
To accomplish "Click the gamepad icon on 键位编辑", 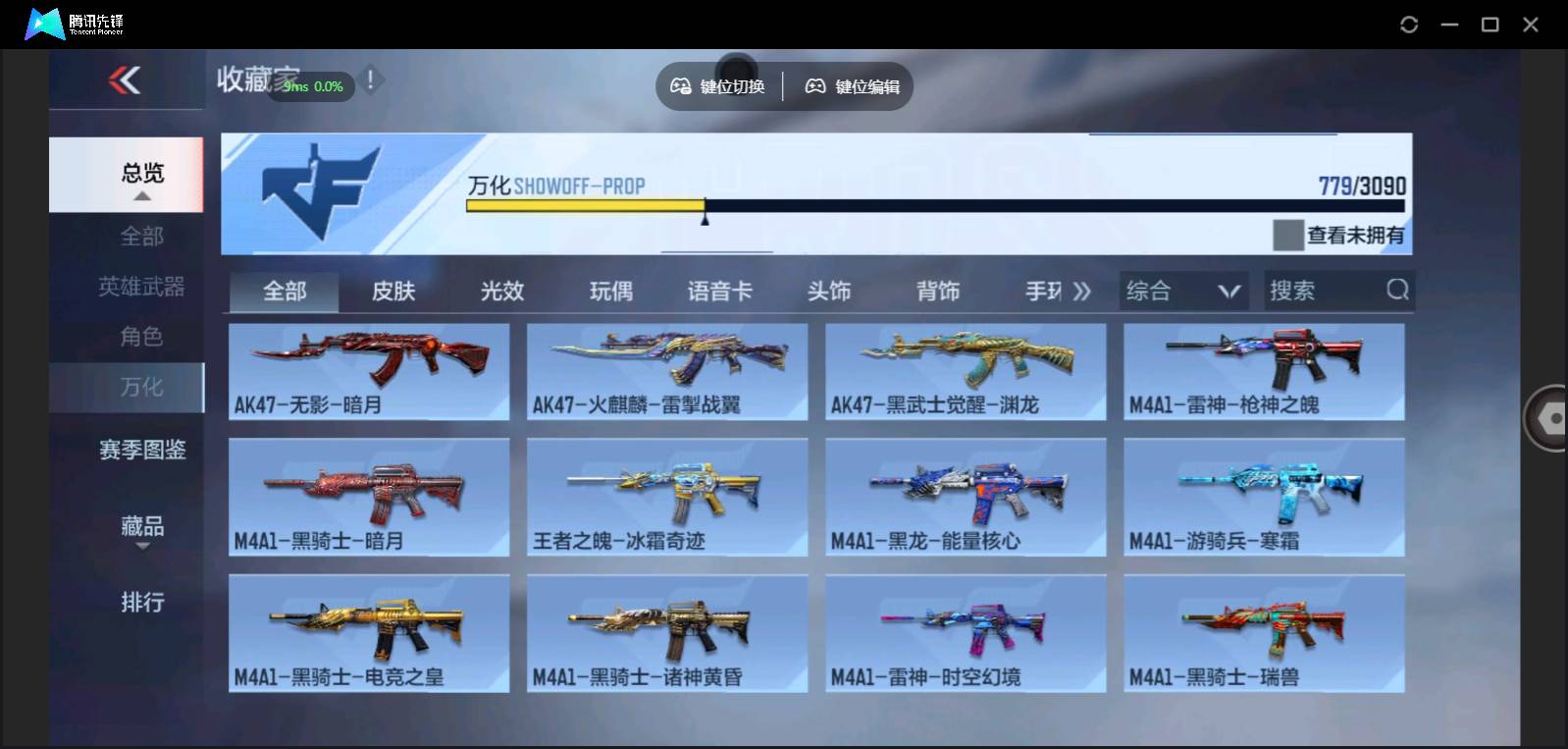I will pyautogui.click(x=813, y=86).
